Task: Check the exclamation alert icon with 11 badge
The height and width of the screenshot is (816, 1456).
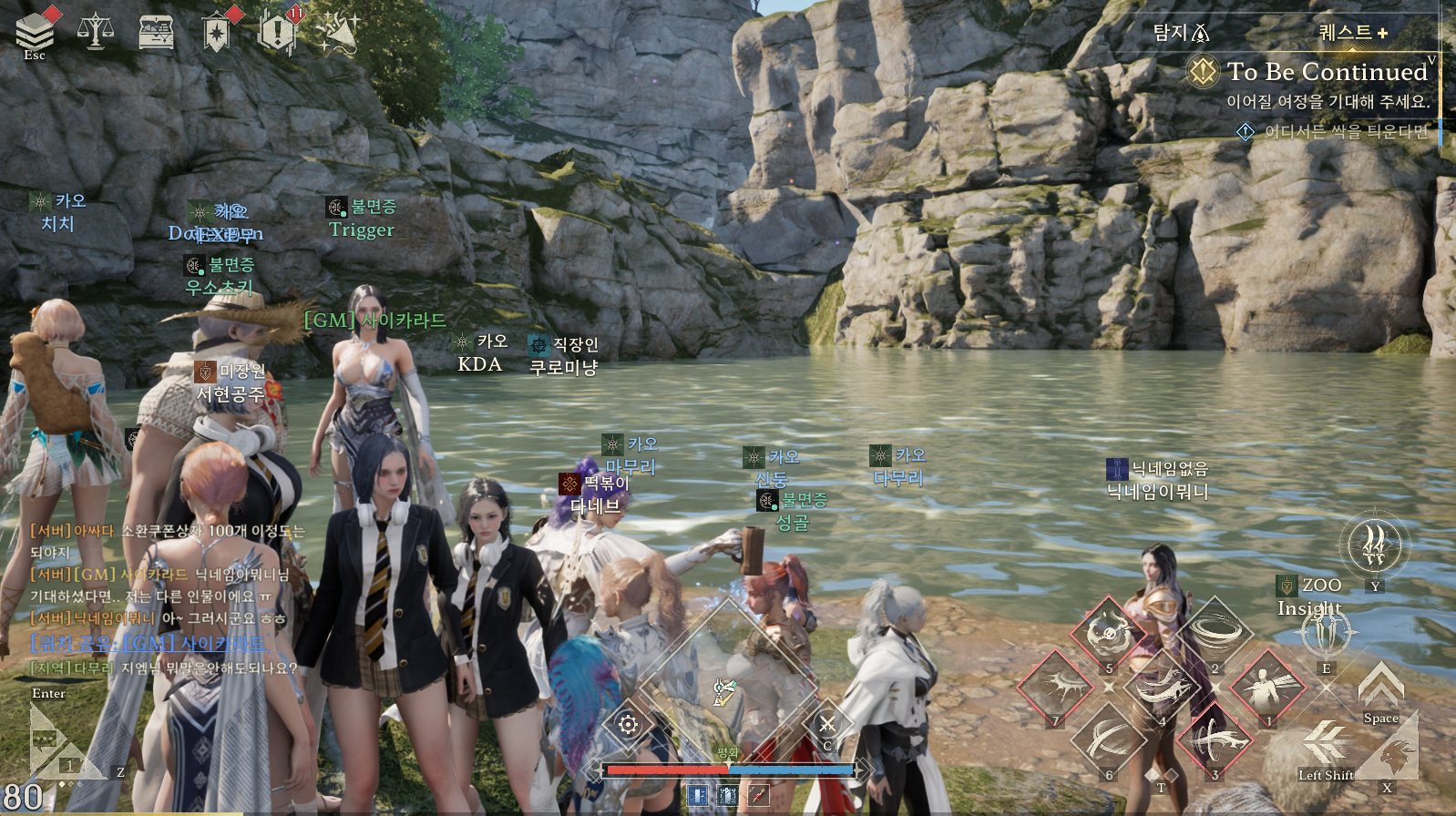Action: 276,32
